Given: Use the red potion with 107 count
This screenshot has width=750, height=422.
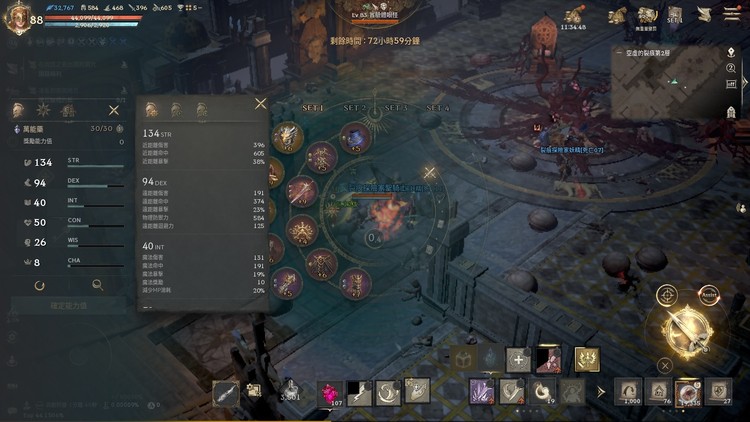Looking at the screenshot, I should (x=330, y=392).
